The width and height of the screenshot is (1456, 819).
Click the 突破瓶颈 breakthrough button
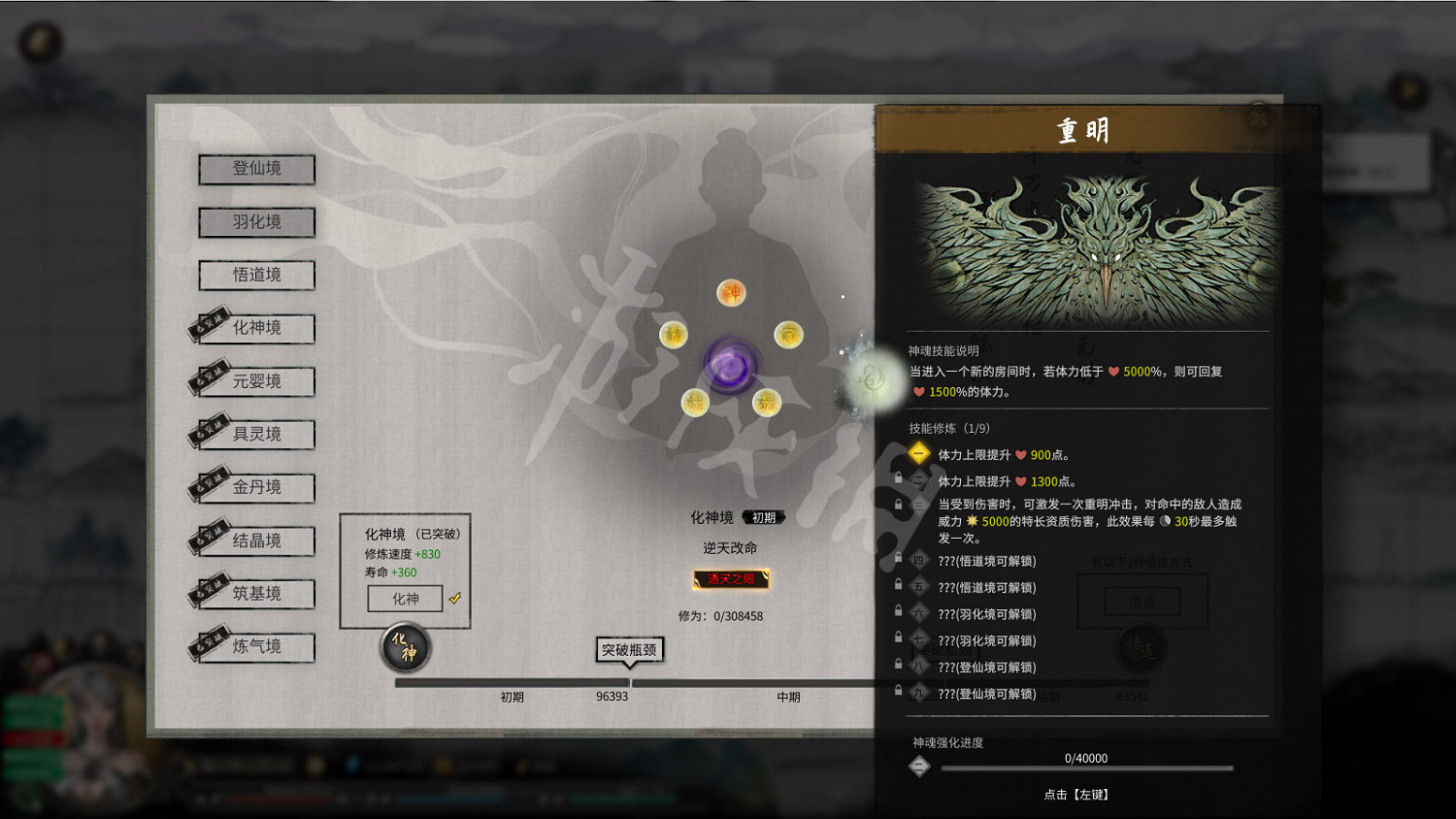pos(628,650)
